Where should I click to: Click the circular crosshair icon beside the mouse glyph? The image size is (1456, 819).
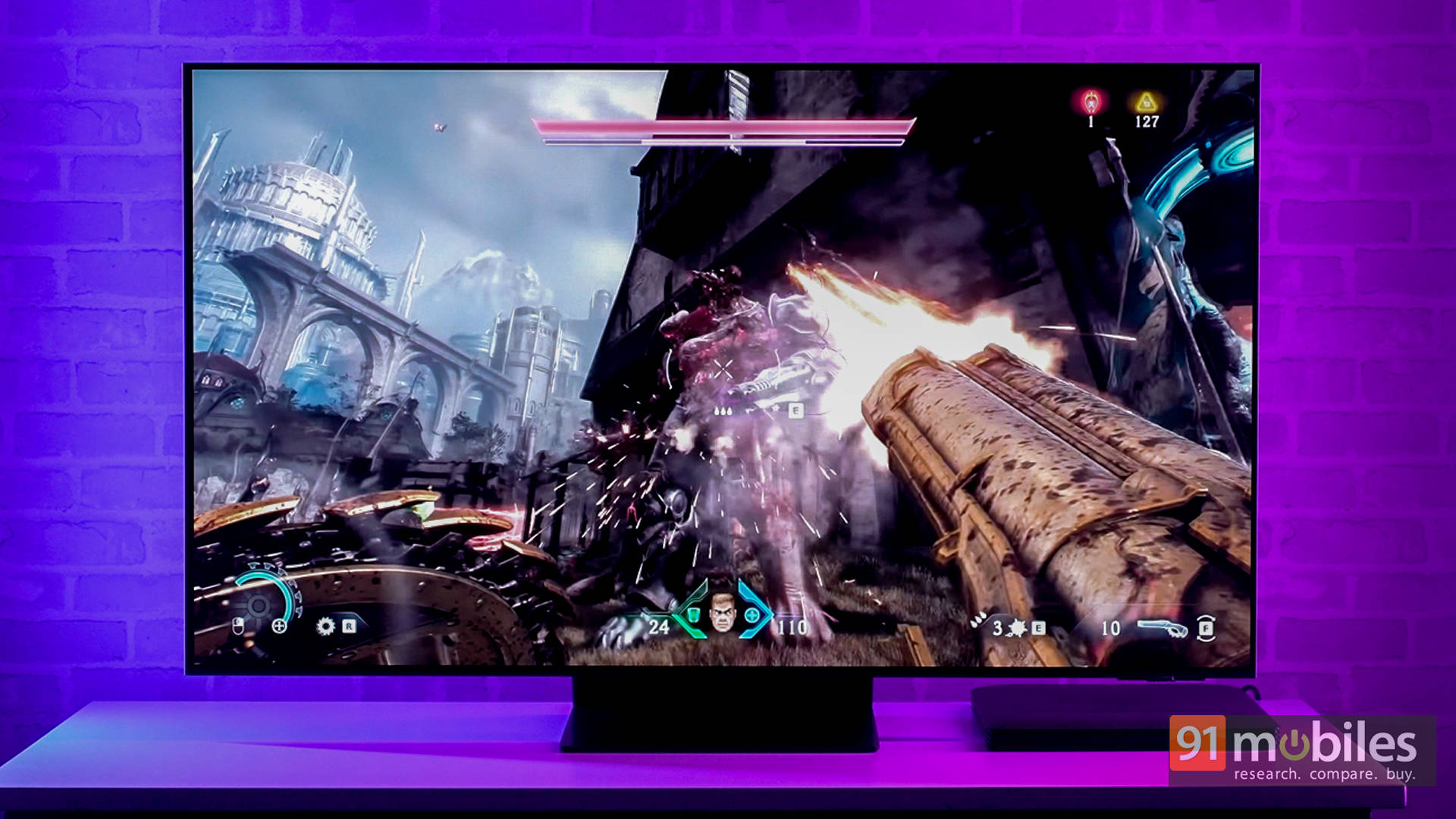point(279,626)
